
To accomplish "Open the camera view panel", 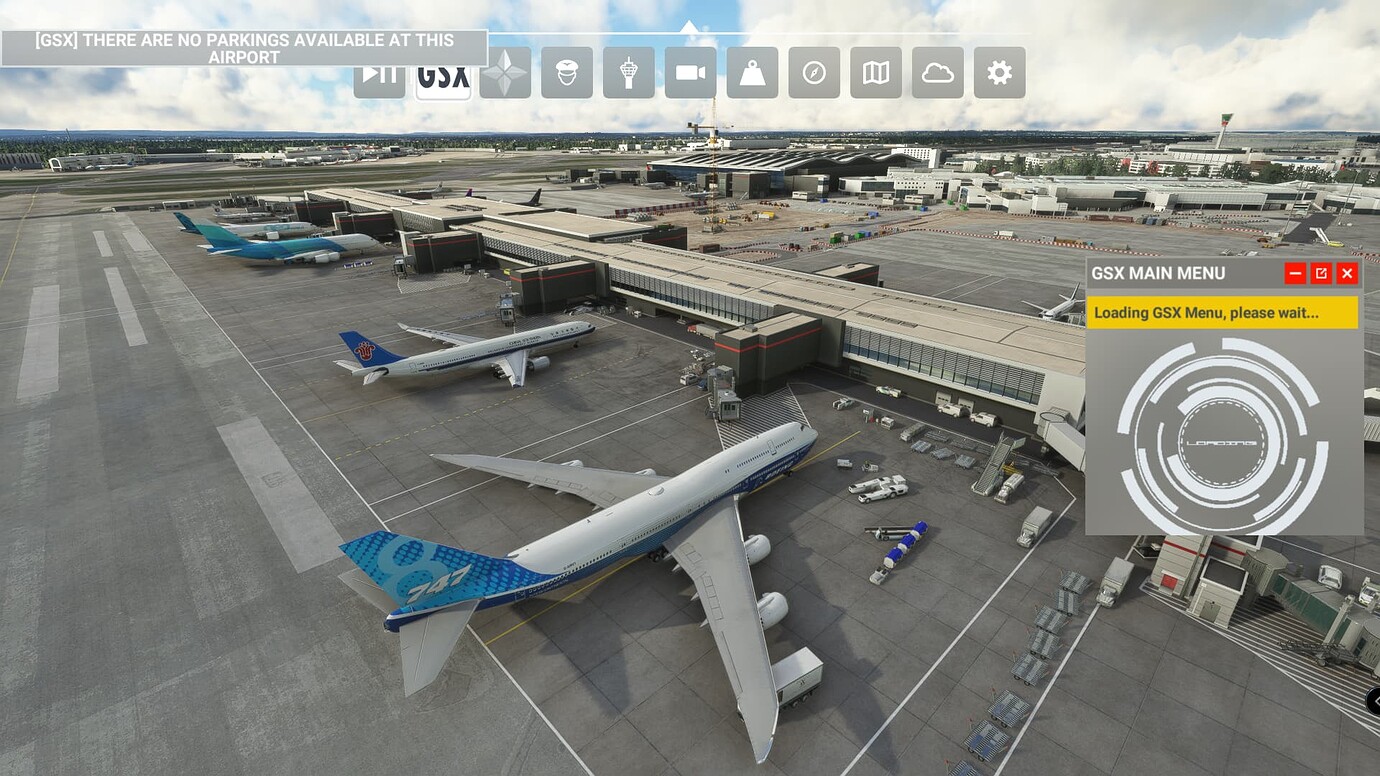I will 689,72.
